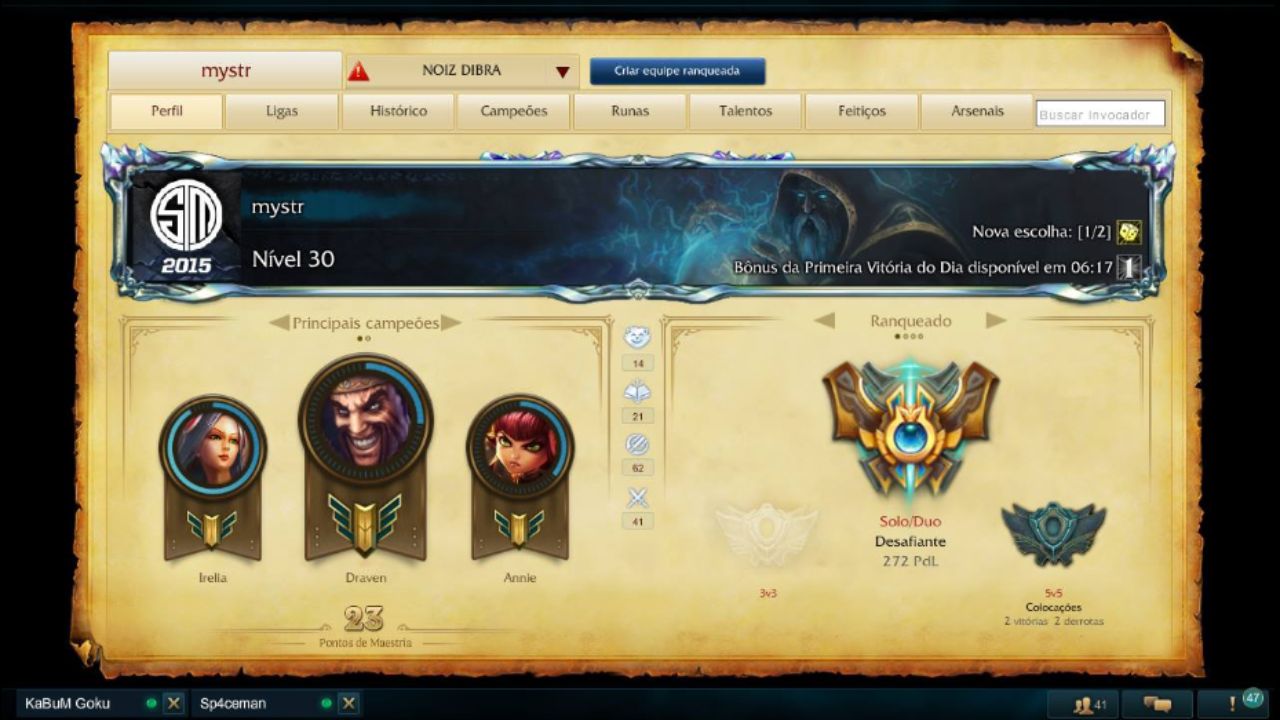This screenshot has height=720, width=1280.
Task: Click the Criar equipe ranqueada button
Action: 677,71
